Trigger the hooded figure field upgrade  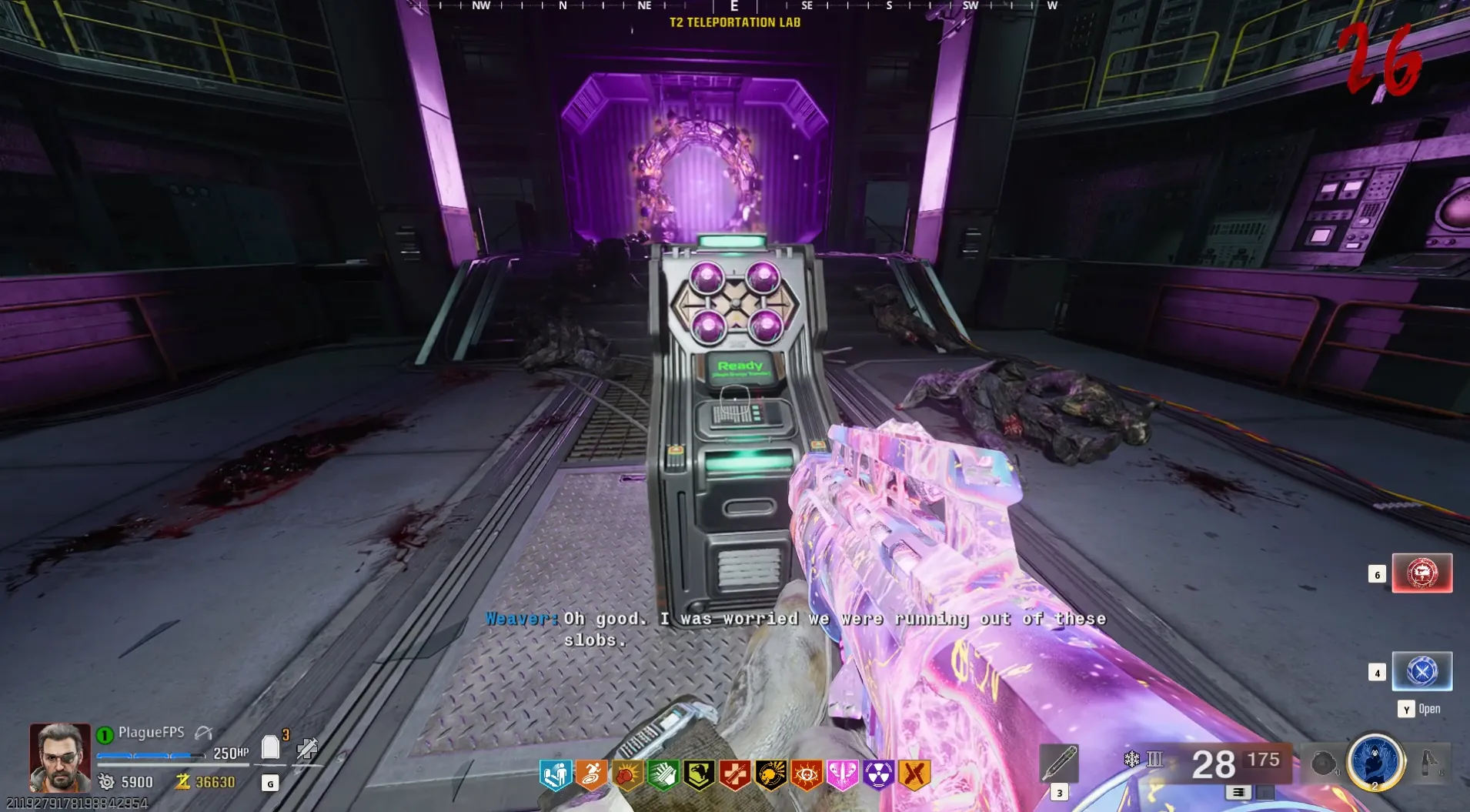coord(1375,762)
